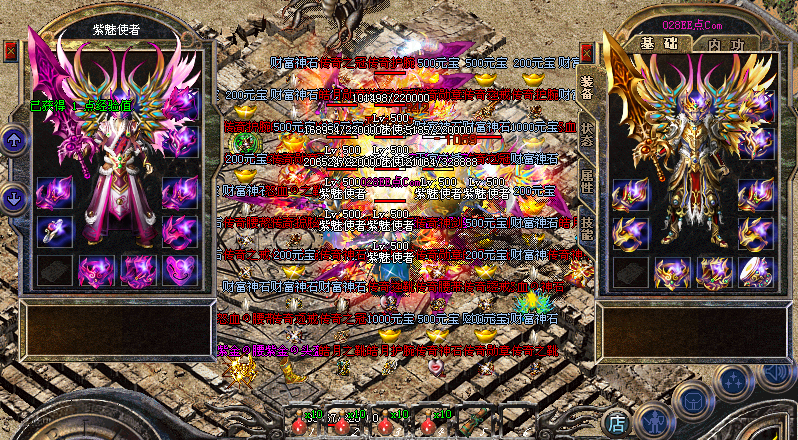
Task: Open the character figure menu button
Action: (x=653, y=422)
